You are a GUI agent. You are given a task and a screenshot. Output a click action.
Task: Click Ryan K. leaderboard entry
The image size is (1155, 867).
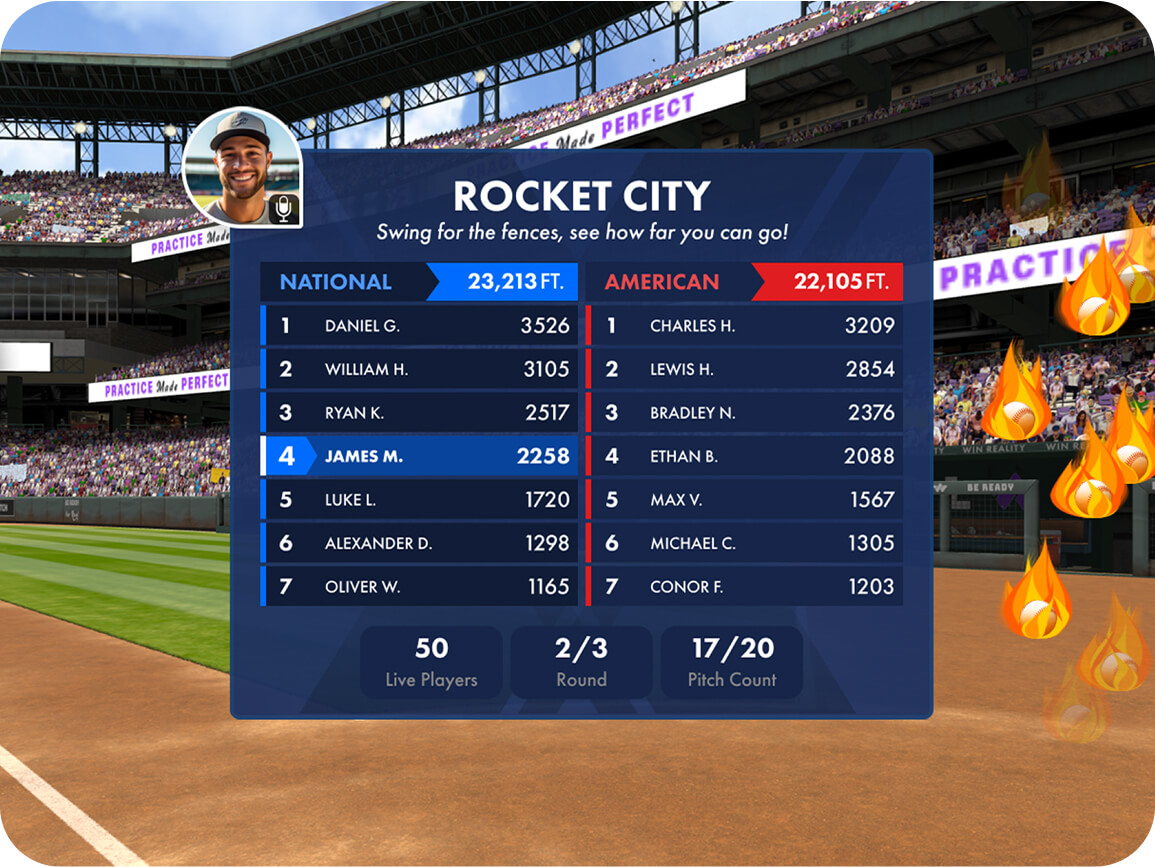pos(419,413)
